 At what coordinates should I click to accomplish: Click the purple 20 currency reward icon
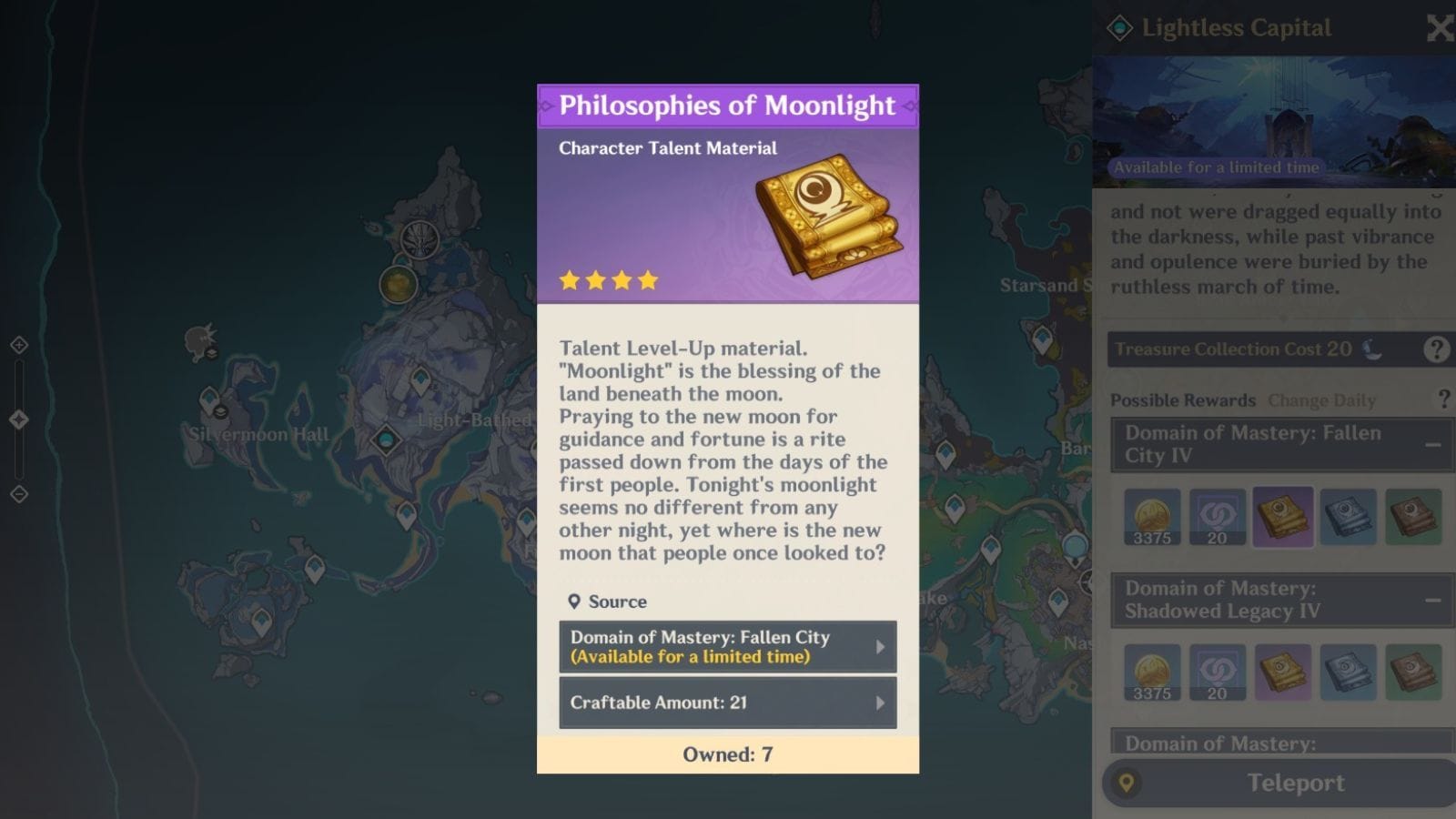[1218, 517]
